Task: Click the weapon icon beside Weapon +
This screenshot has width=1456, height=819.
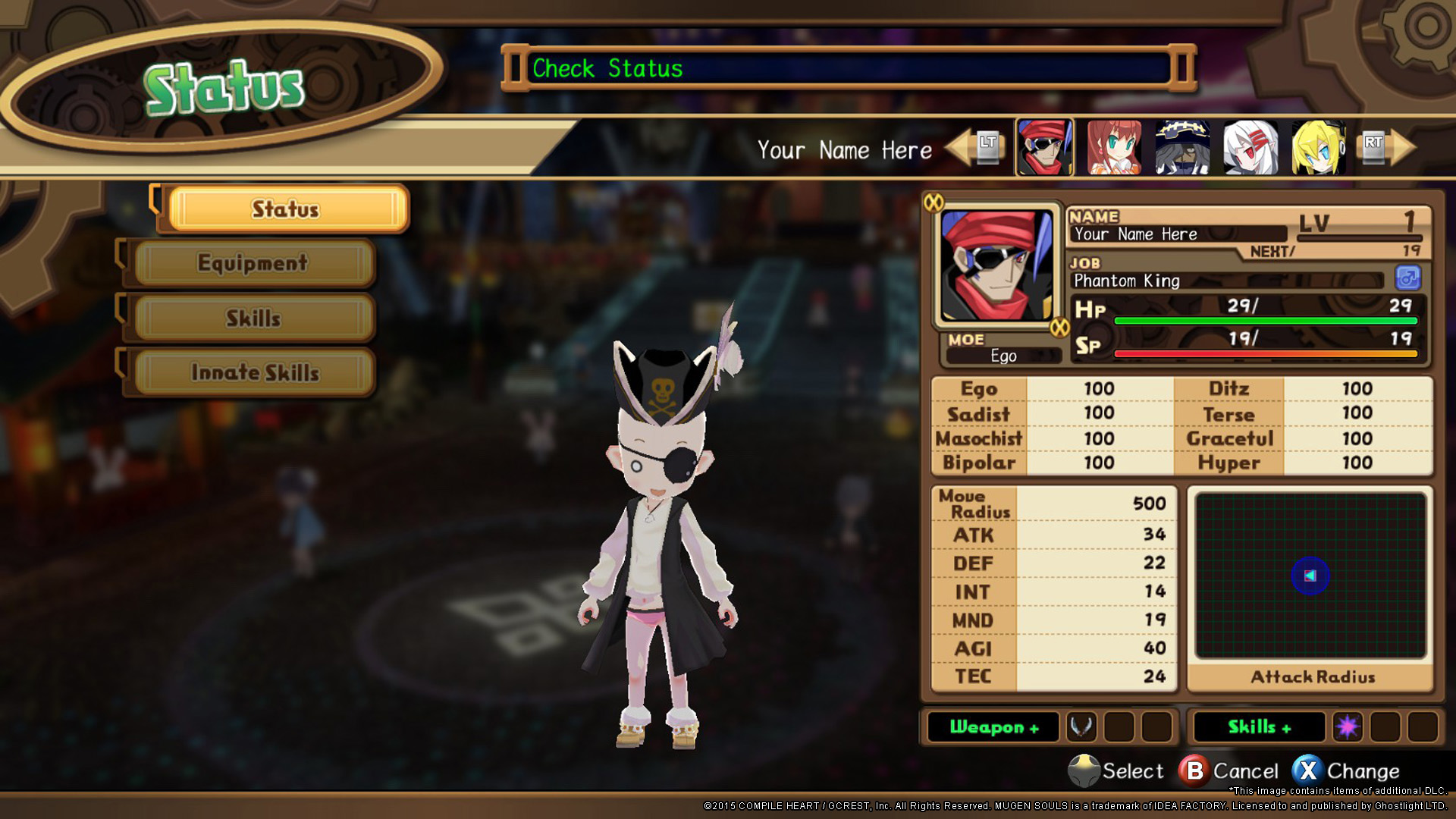Action: (1081, 726)
